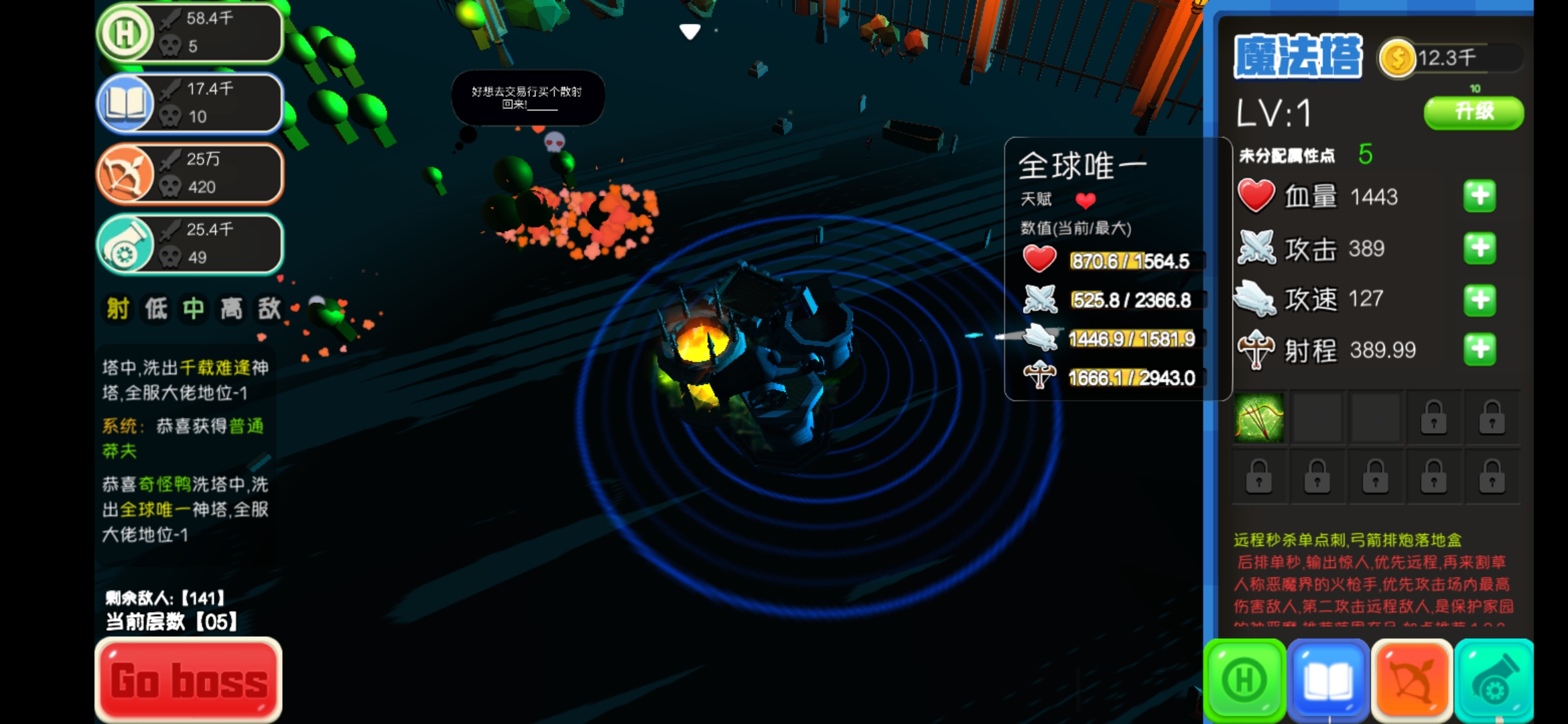Select the teal cannon tower badge
This screenshot has height=724, width=1568.
coord(190,243)
